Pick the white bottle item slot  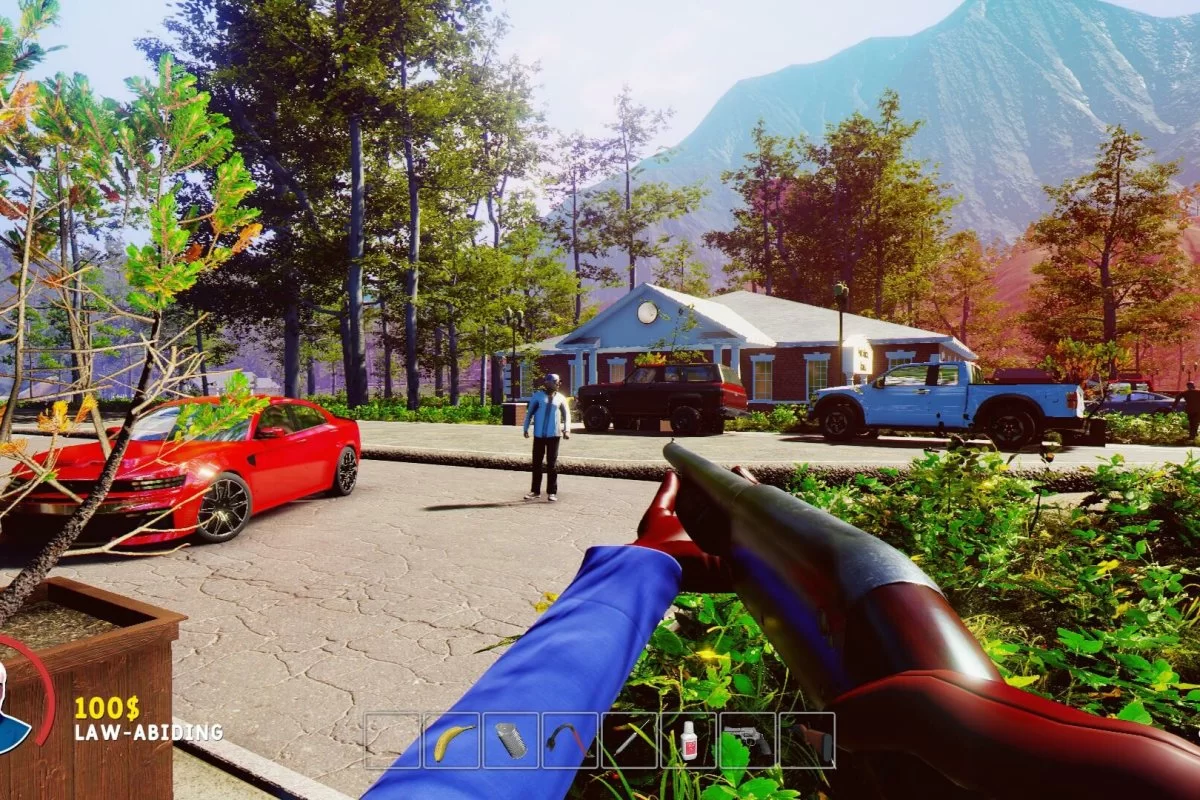688,741
